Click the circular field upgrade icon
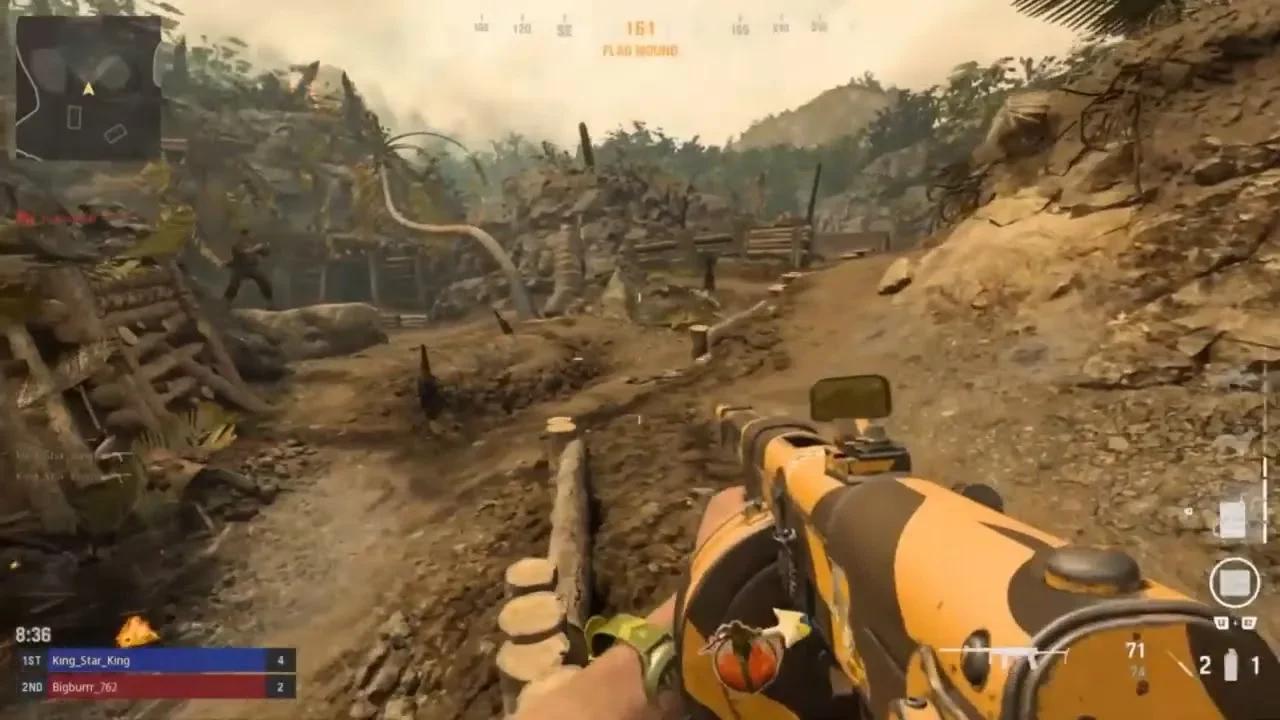 point(1235,580)
